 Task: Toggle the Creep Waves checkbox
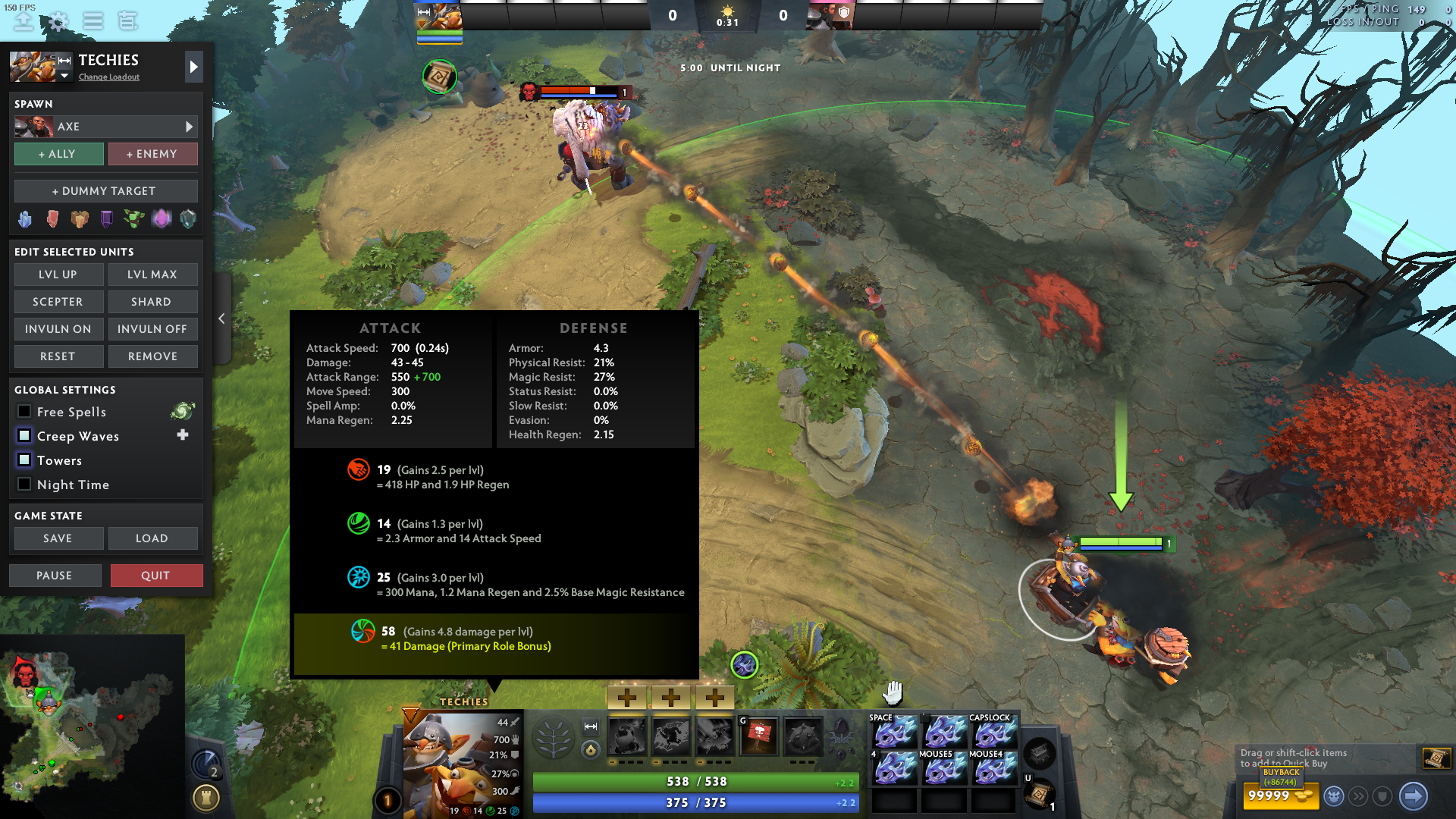(x=24, y=436)
